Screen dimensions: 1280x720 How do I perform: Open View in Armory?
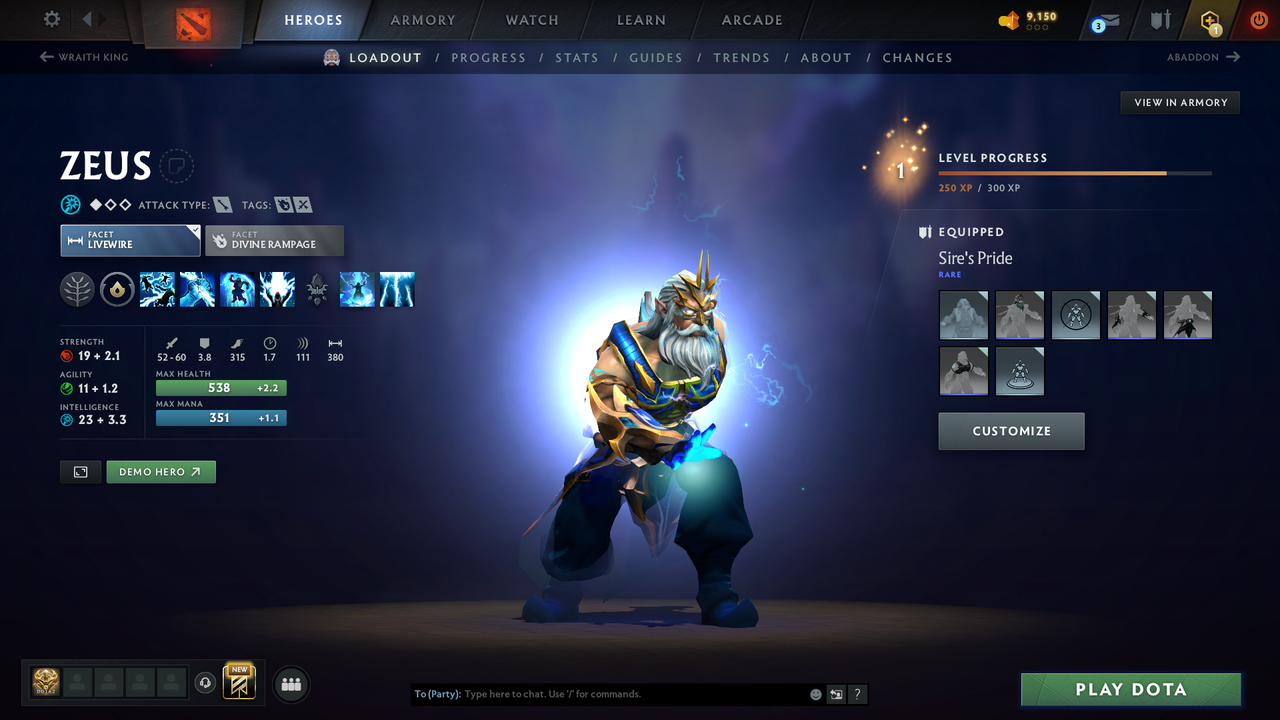pos(1179,102)
